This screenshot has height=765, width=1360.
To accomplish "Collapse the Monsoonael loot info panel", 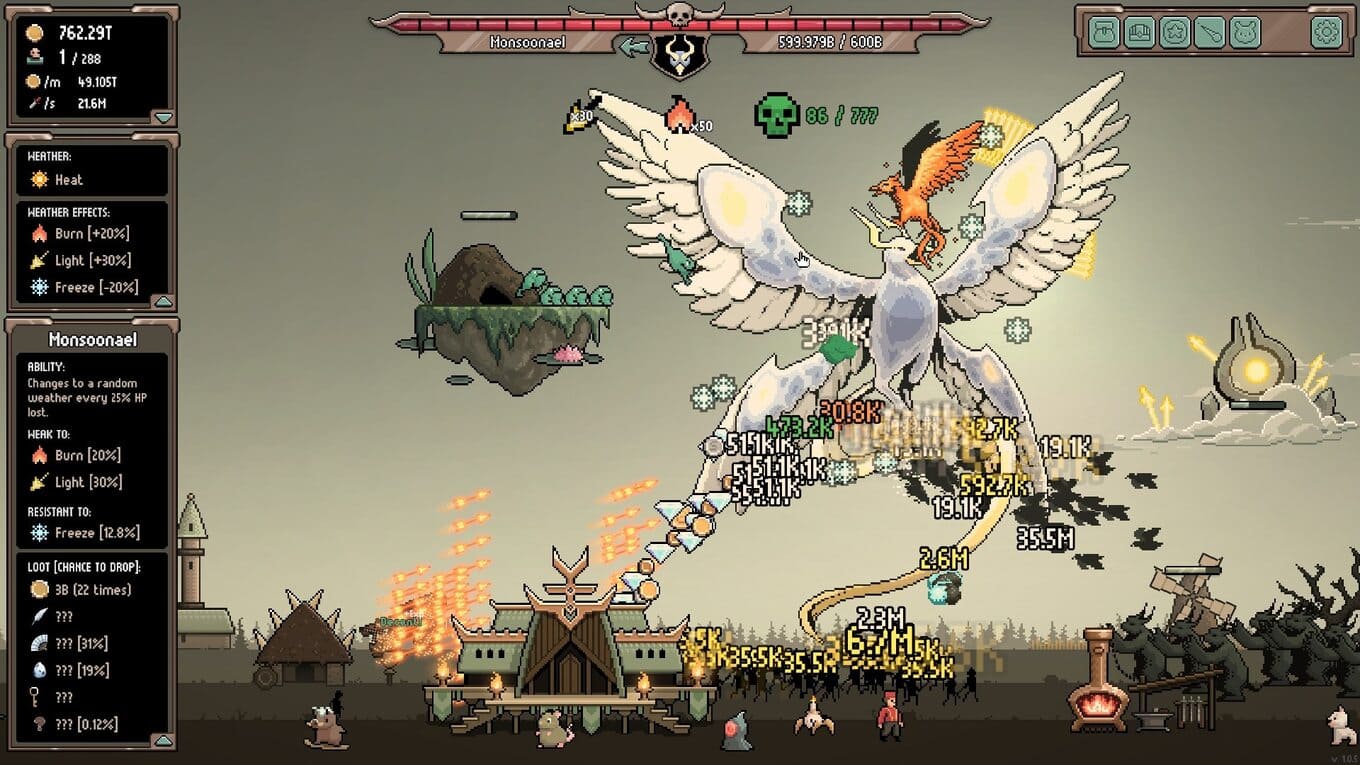I will coord(163,740).
